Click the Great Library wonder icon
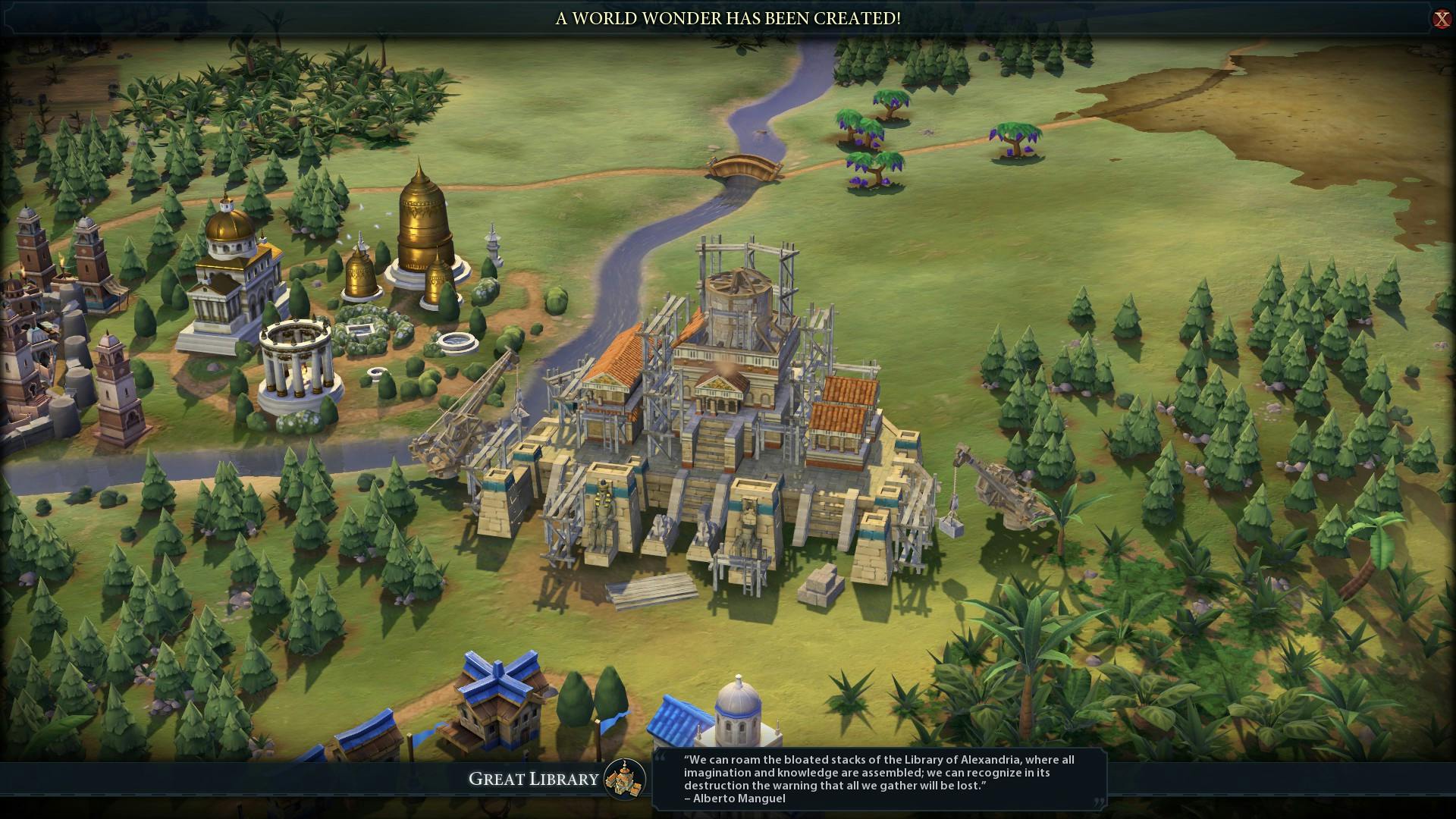 (625, 779)
